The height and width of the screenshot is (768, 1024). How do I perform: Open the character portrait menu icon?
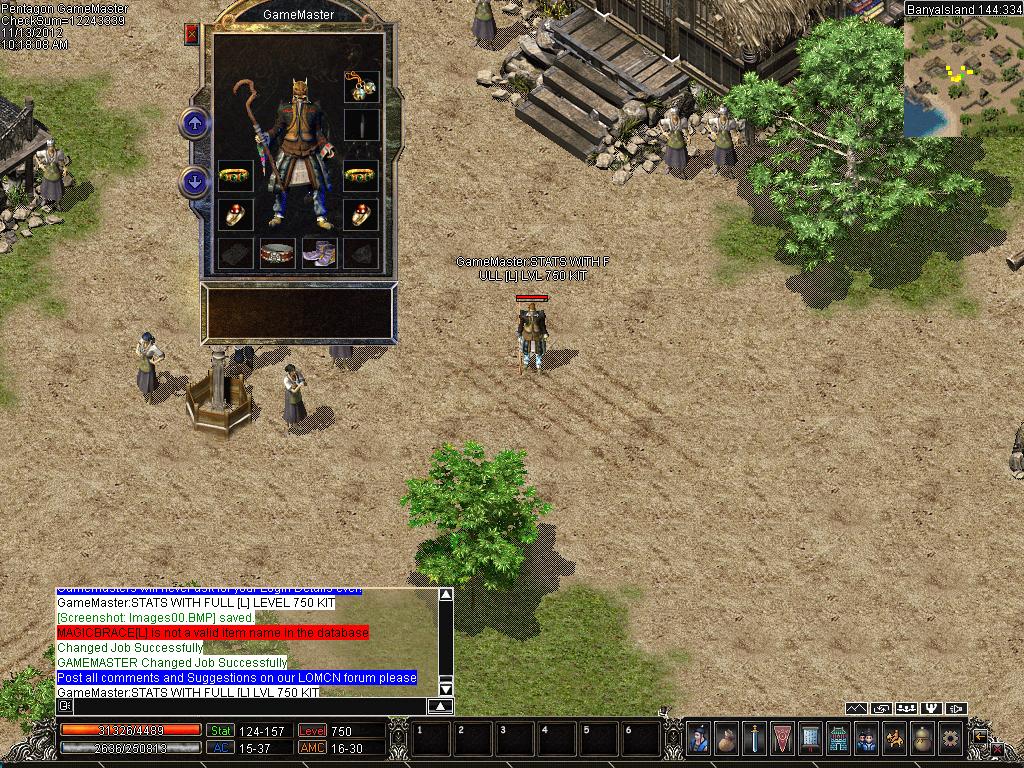(x=698, y=739)
